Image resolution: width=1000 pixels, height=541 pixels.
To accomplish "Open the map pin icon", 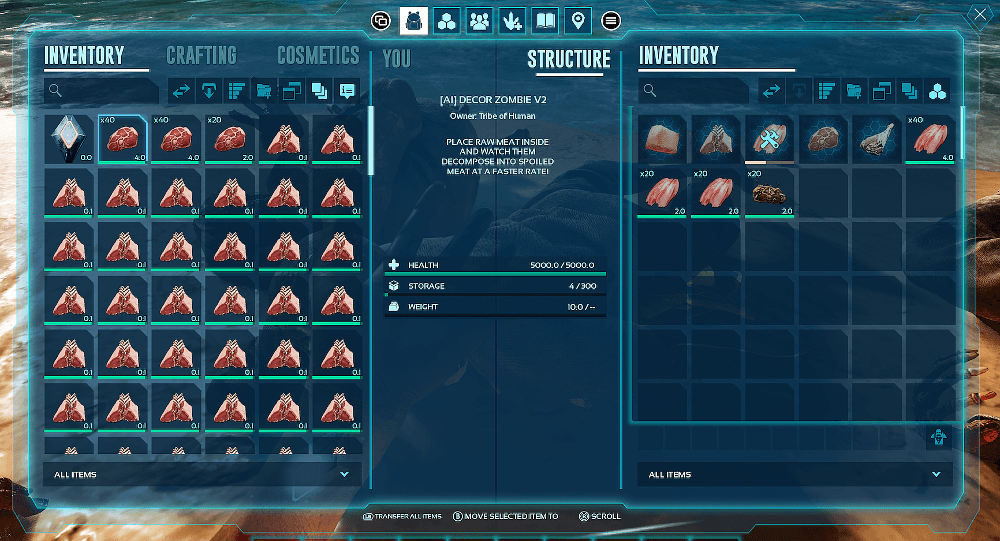I will 577,20.
